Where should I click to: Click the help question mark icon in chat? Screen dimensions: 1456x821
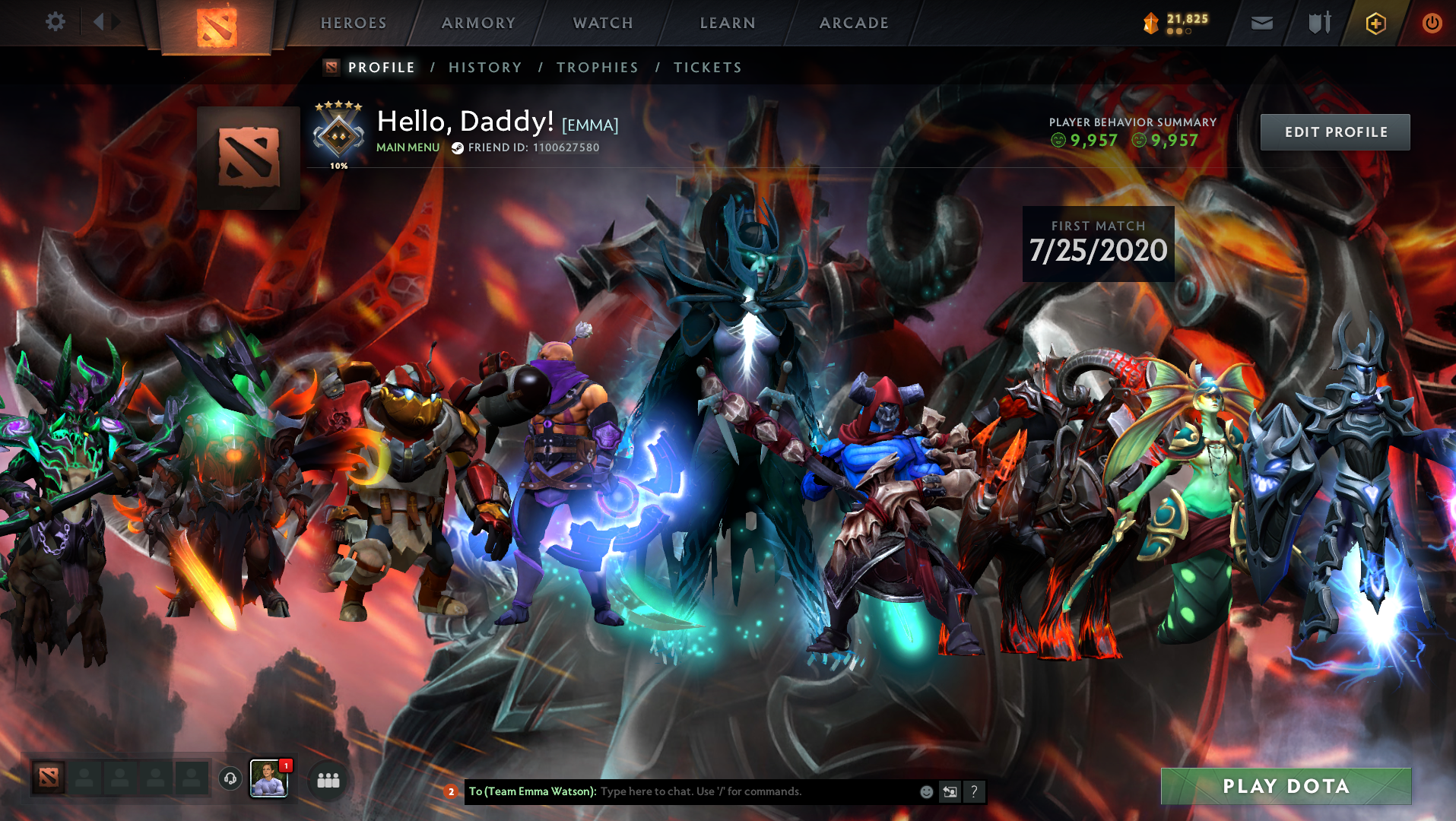point(974,791)
